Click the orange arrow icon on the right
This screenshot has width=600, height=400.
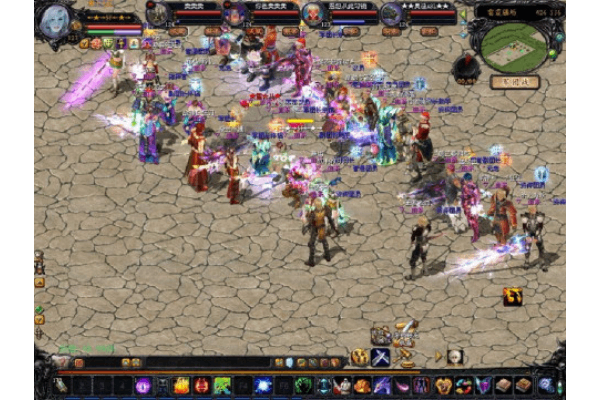513,296
